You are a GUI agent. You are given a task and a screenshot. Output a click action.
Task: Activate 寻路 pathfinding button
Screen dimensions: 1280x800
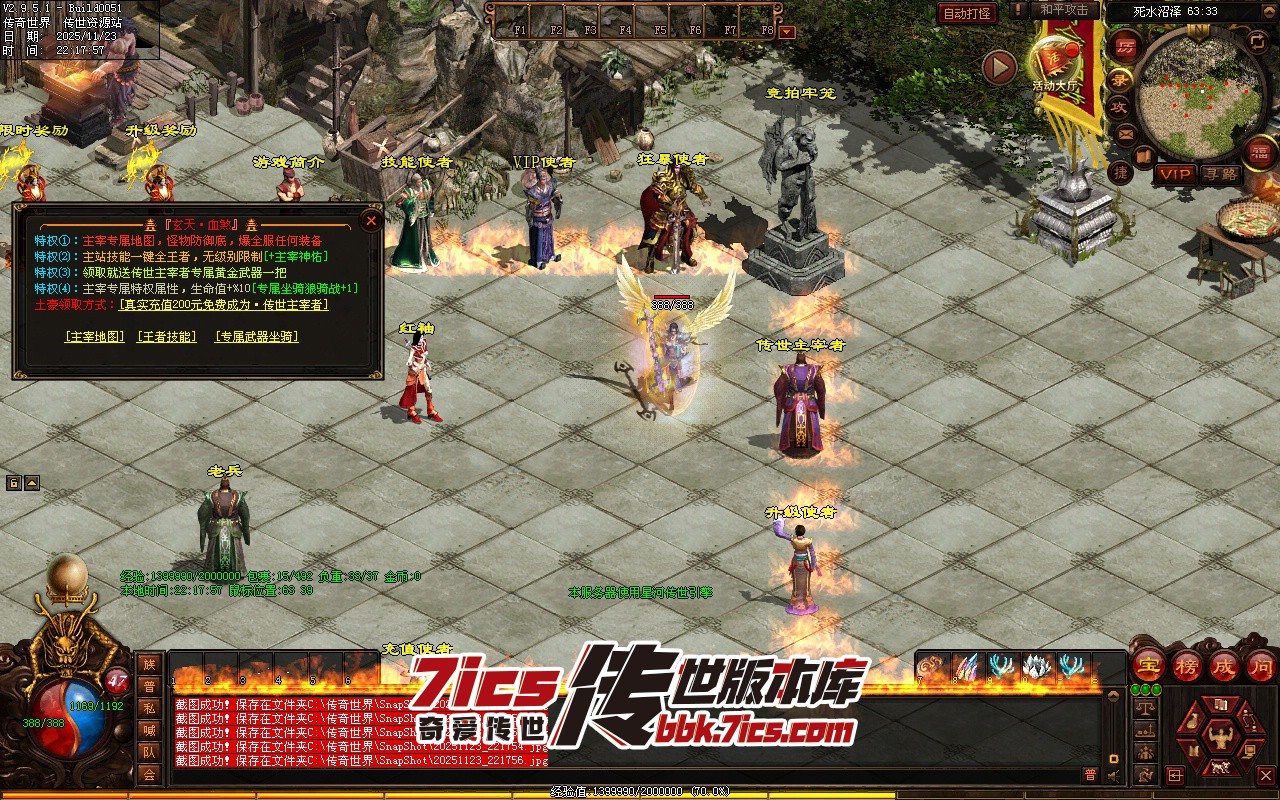tap(1220, 174)
